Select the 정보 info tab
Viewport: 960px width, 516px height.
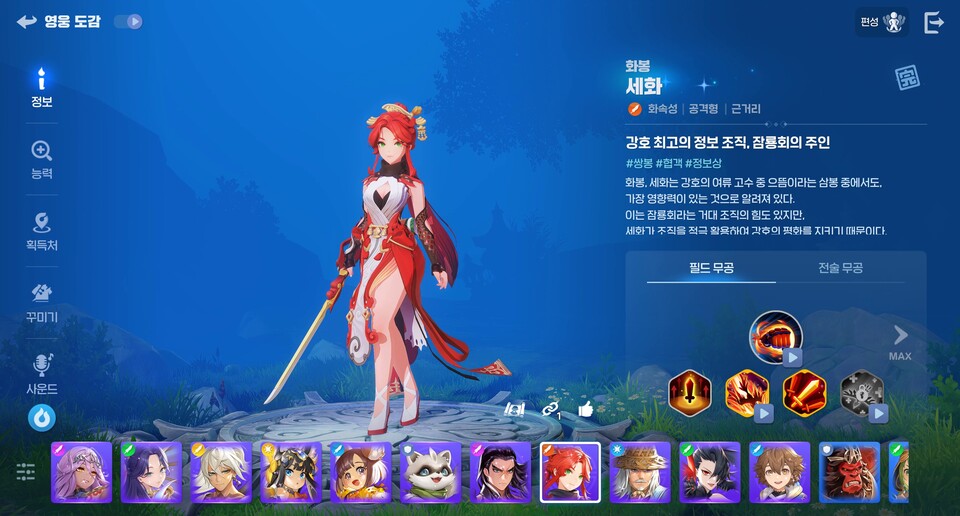coord(41,89)
